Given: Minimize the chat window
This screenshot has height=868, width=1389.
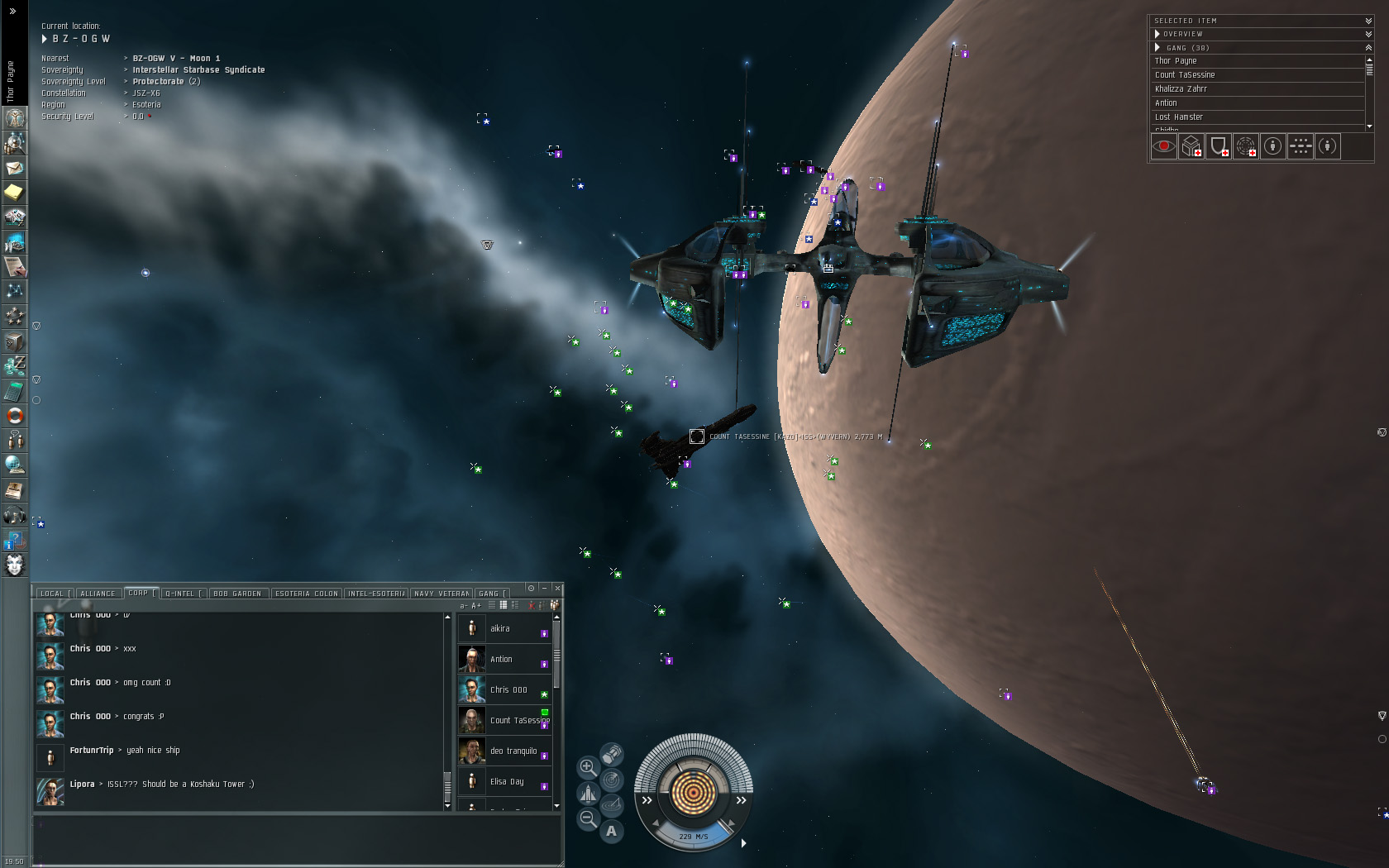Looking at the screenshot, I should [545, 588].
